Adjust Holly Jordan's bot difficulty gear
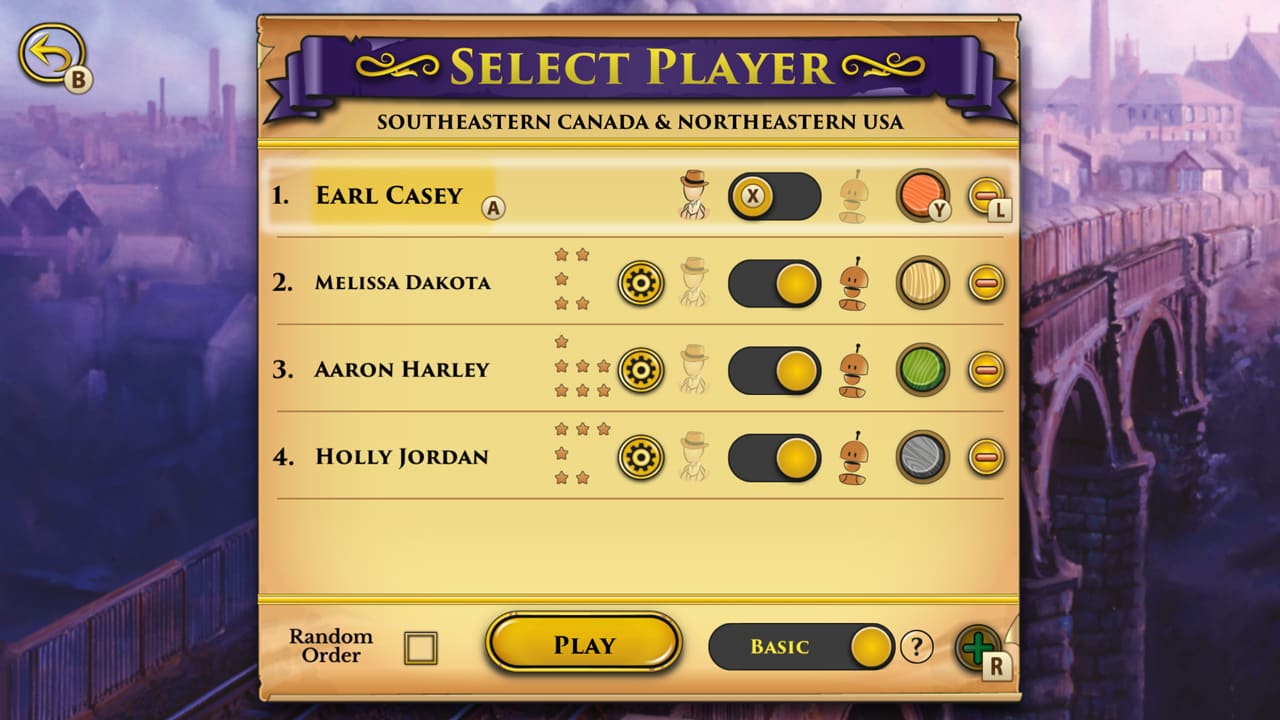Image resolution: width=1280 pixels, height=720 pixels. click(641, 458)
